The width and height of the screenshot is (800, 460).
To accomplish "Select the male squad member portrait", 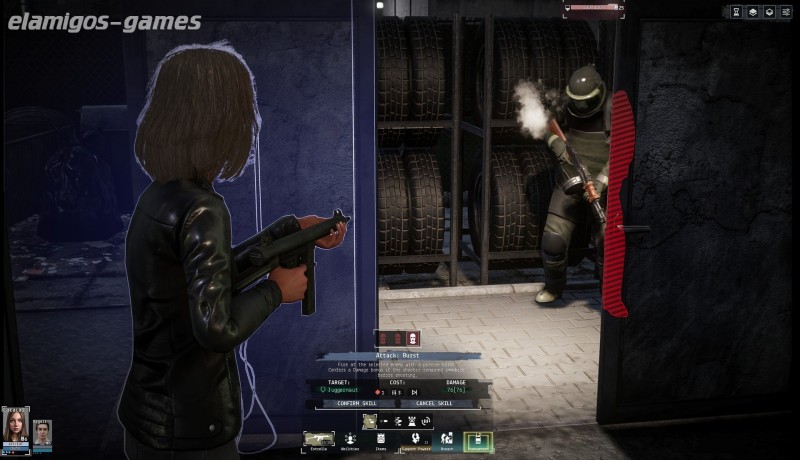I will coord(42,432).
